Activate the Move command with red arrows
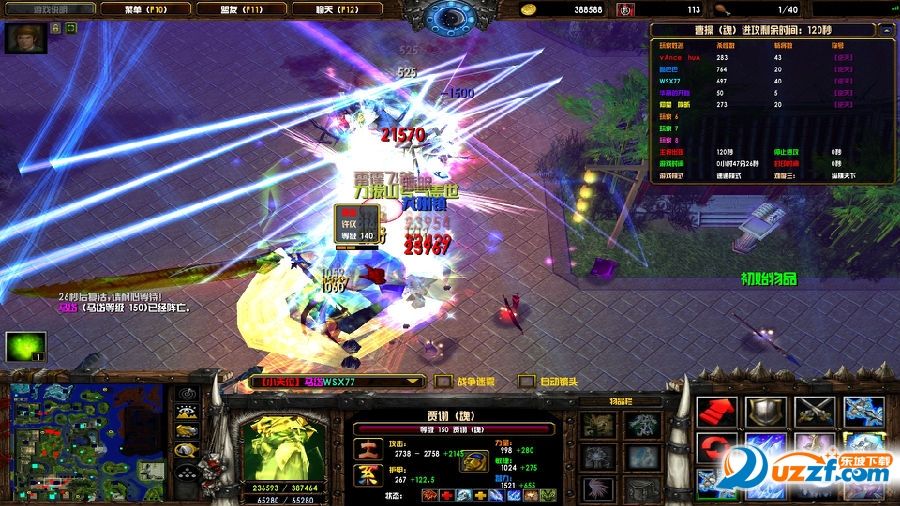This screenshot has width=900, height=506. coord(716,412)
